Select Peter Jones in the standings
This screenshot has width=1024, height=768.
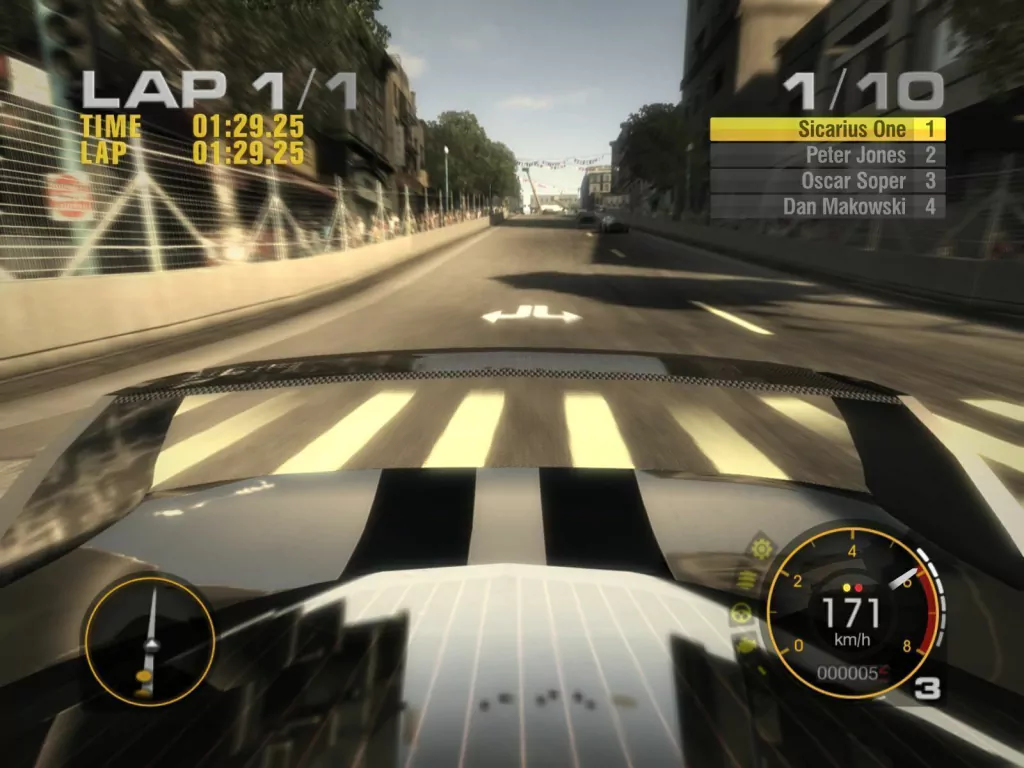tap(827, 155)
